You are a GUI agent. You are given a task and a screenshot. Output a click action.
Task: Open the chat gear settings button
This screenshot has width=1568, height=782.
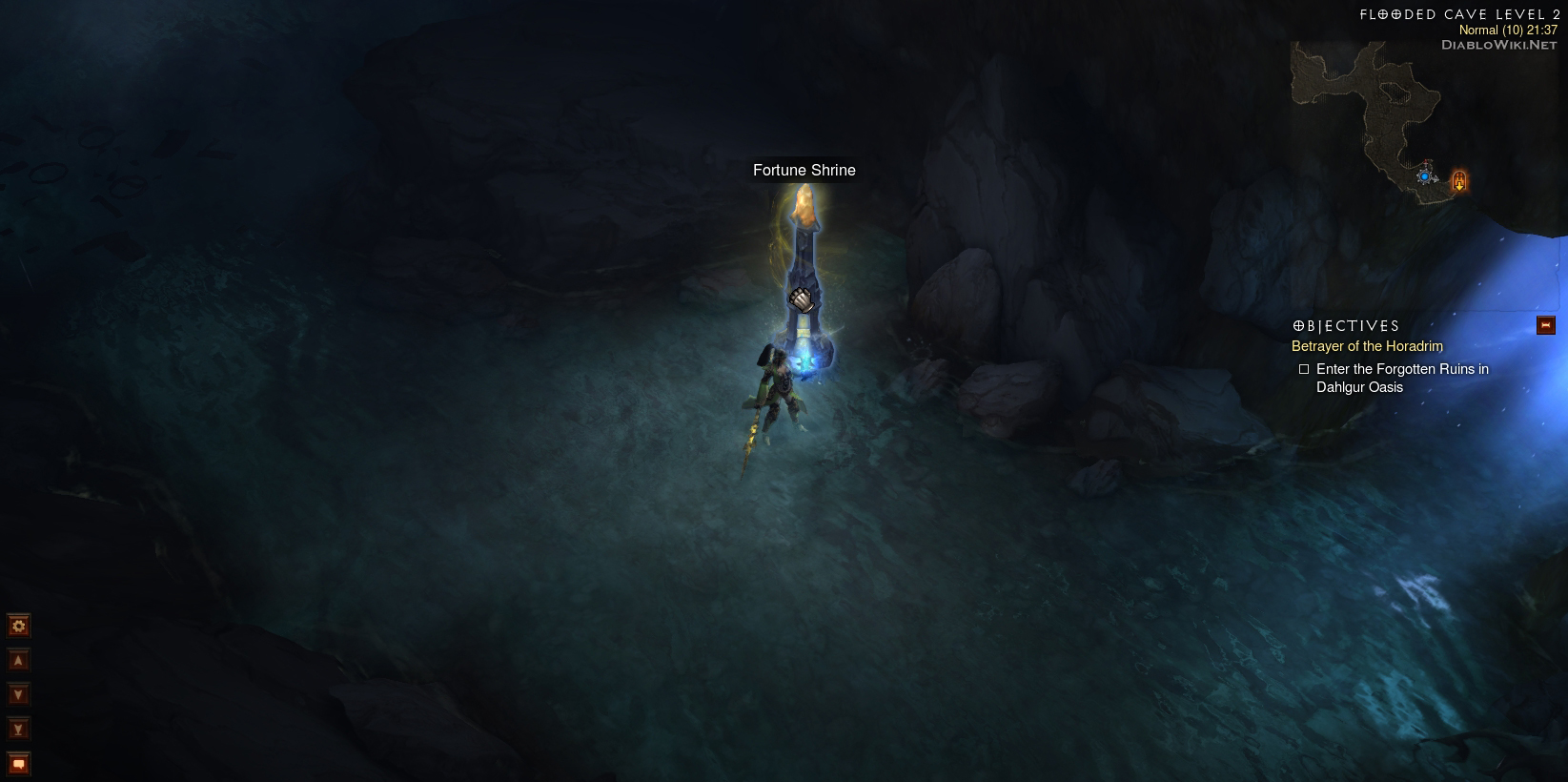(x=18, y=626)
